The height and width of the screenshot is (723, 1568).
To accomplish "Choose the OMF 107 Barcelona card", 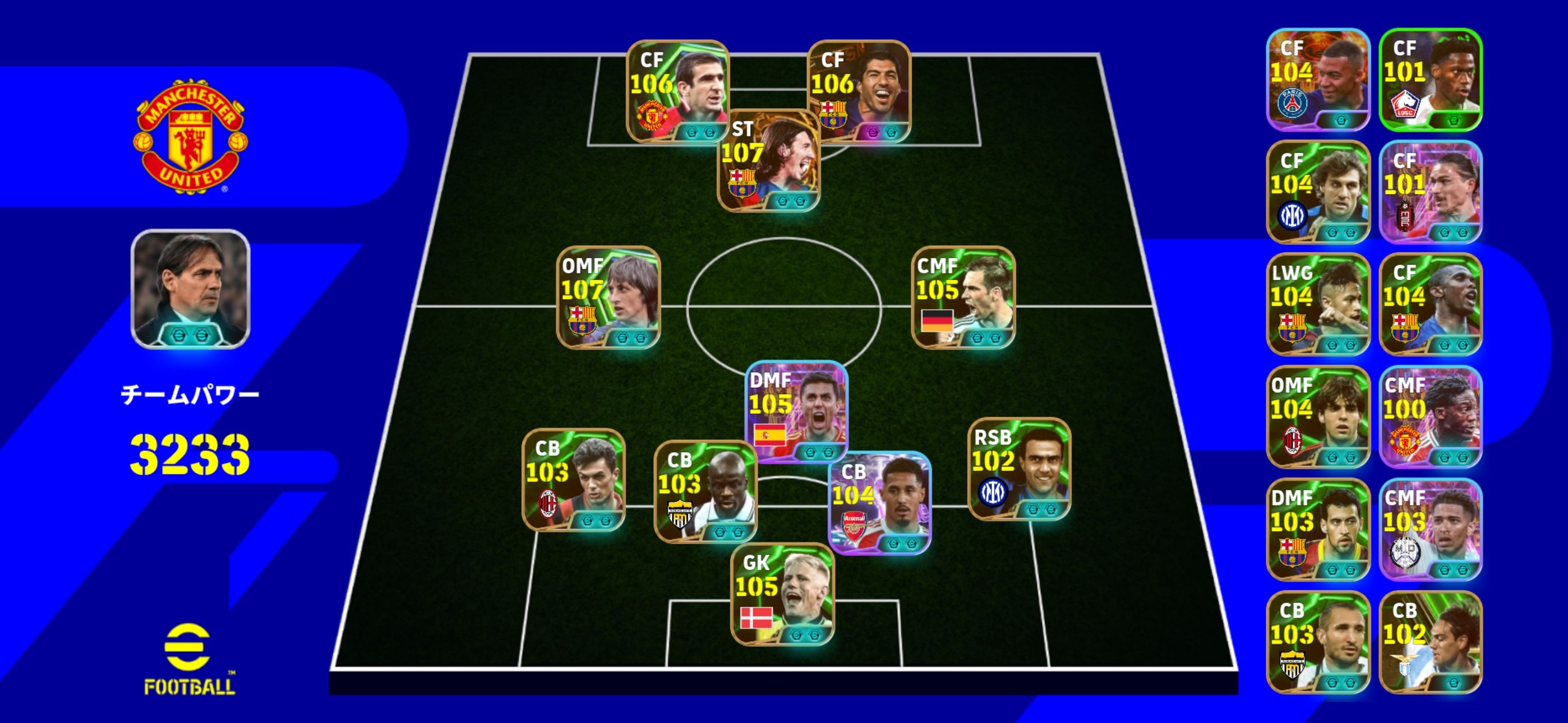I will click(608, 298).
